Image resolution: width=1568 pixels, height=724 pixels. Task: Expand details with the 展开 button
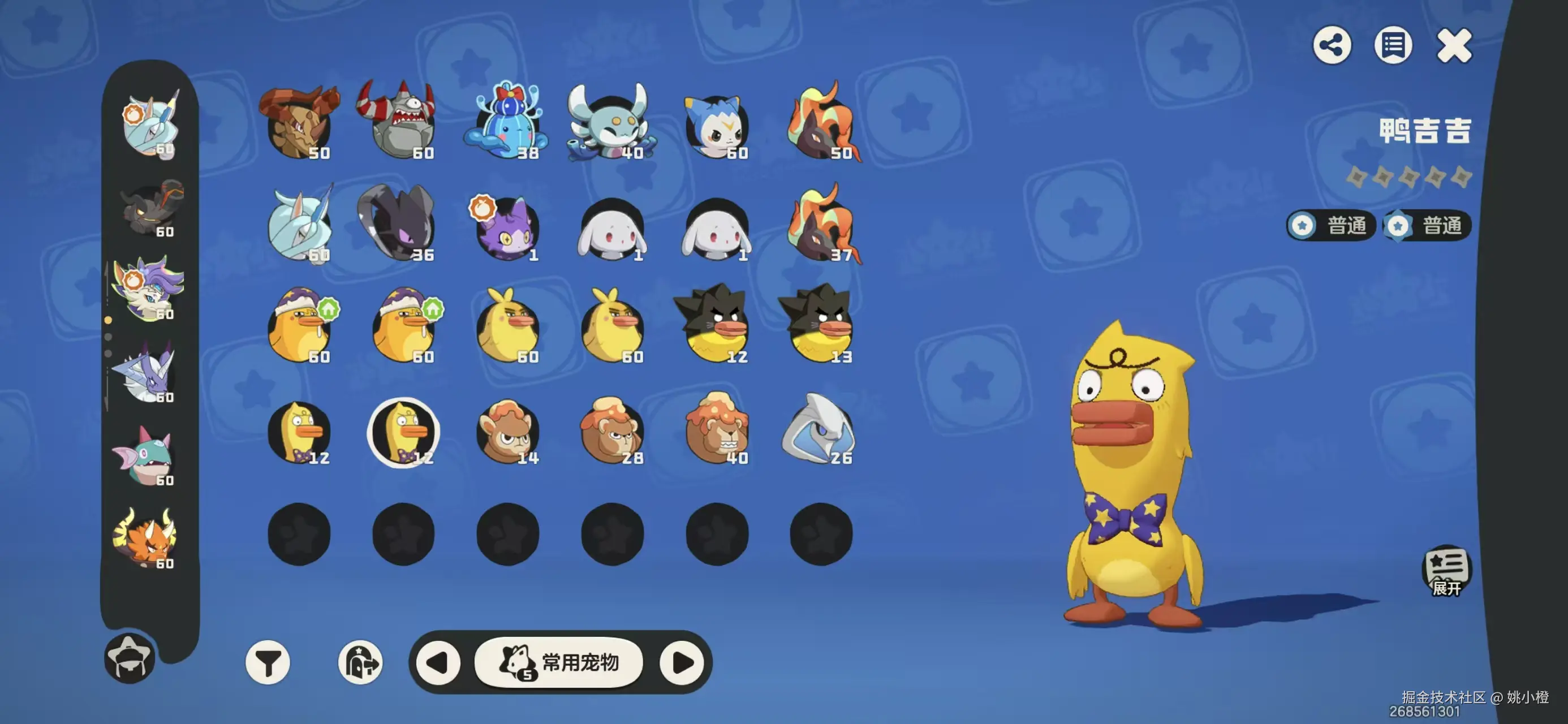click(x=1446, y=571)
